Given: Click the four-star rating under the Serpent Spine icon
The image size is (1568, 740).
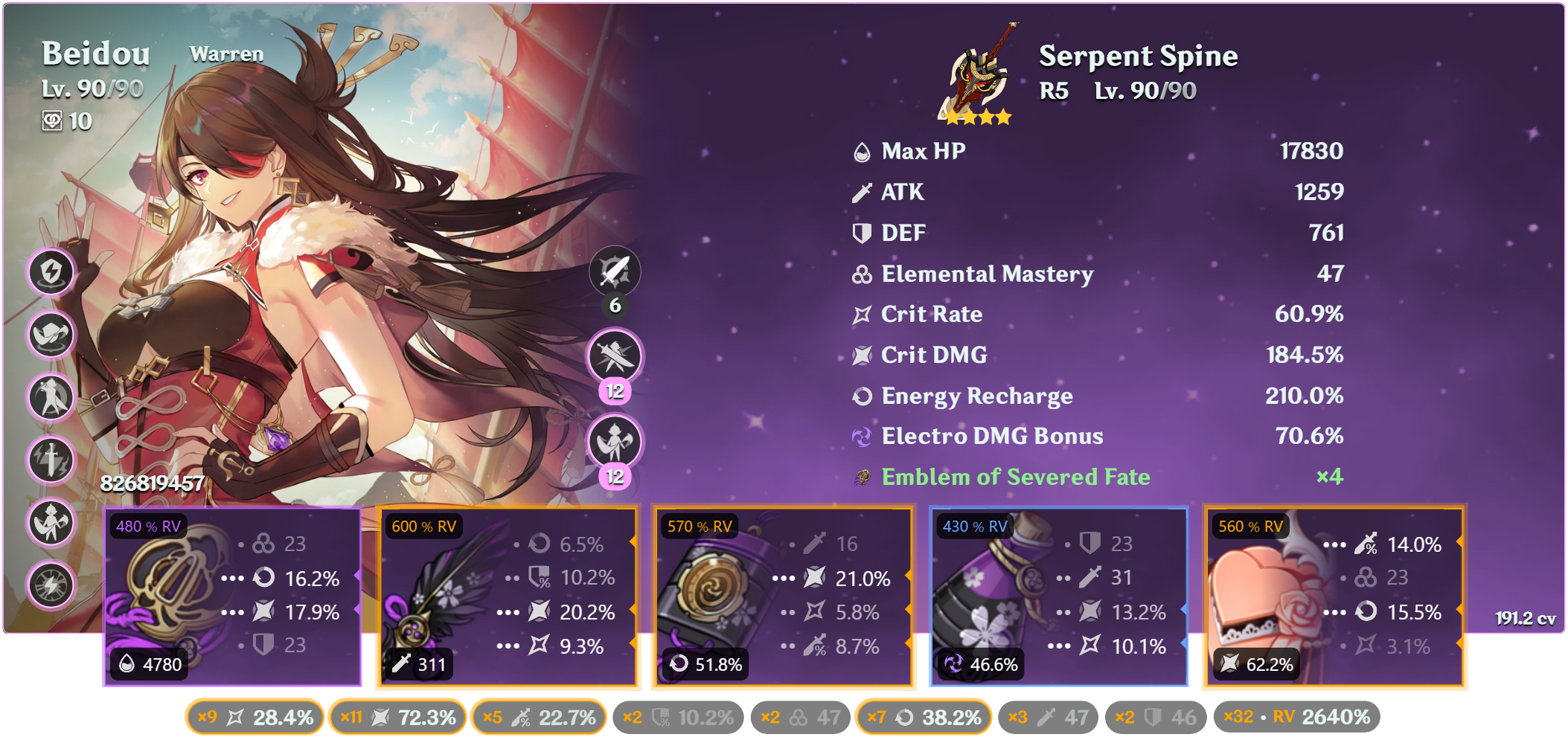Looking at the screenshot, I should 979,116.
